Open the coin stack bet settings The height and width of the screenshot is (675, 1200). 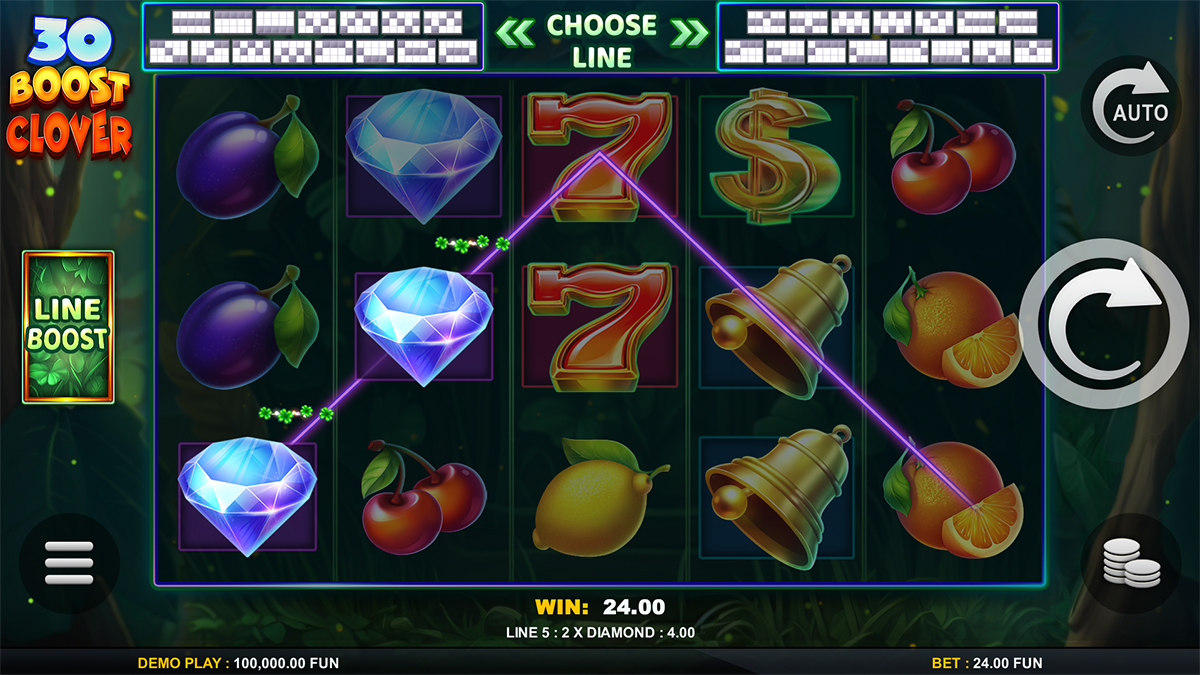pyautogui.click(x=1131, y=563)
